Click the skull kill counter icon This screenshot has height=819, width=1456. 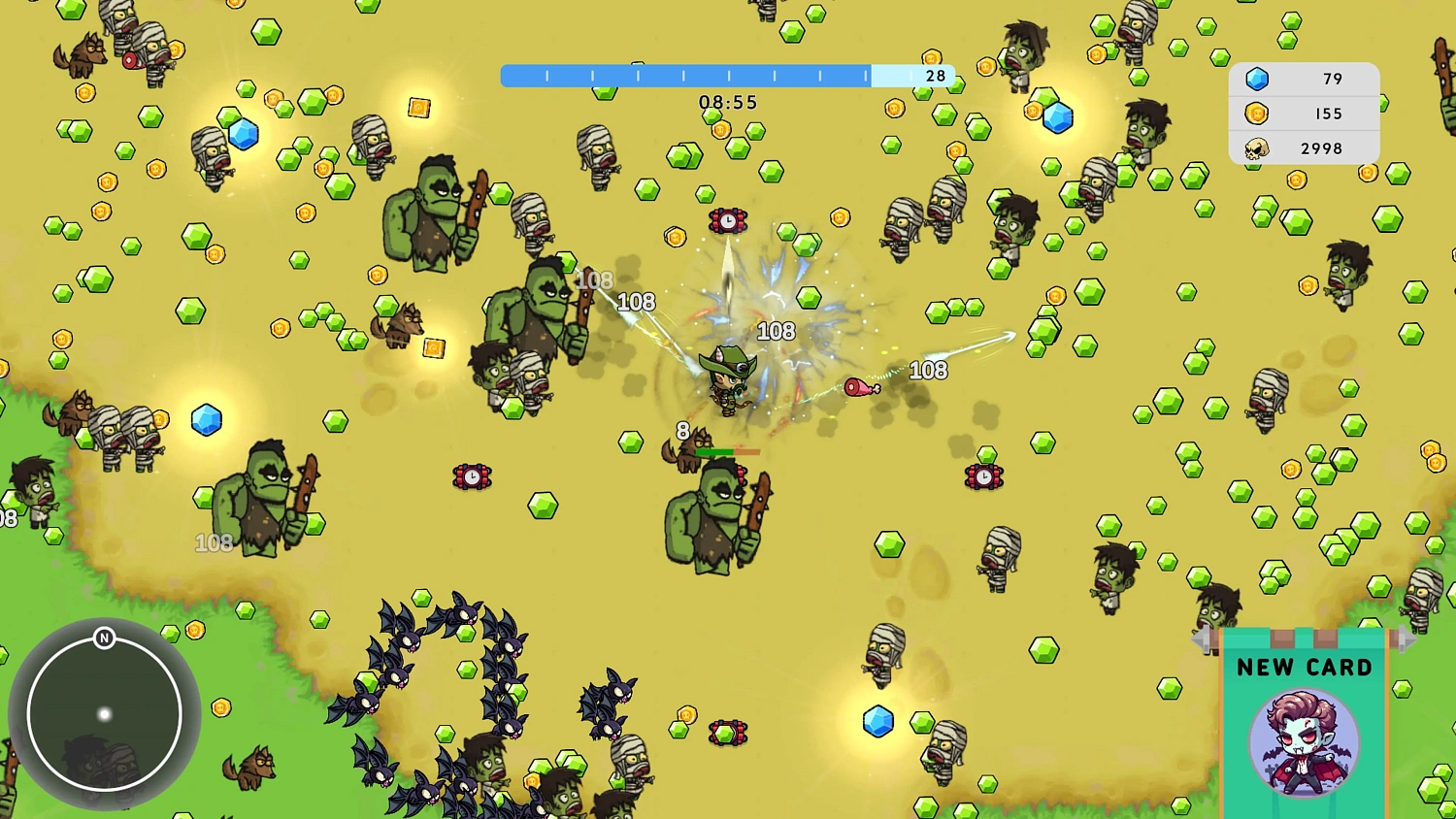pos(1259,147)
